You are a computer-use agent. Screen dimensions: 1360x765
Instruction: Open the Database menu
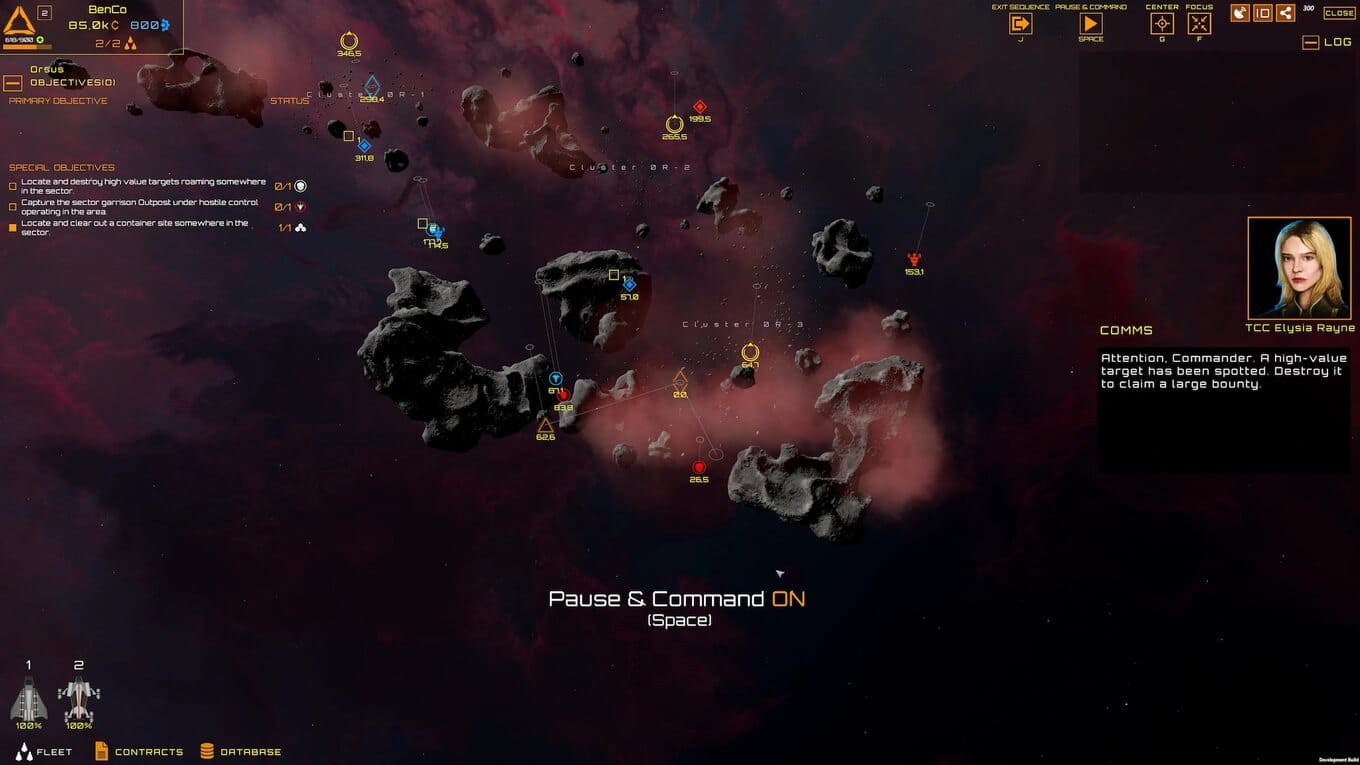click(x=240, y=752)
